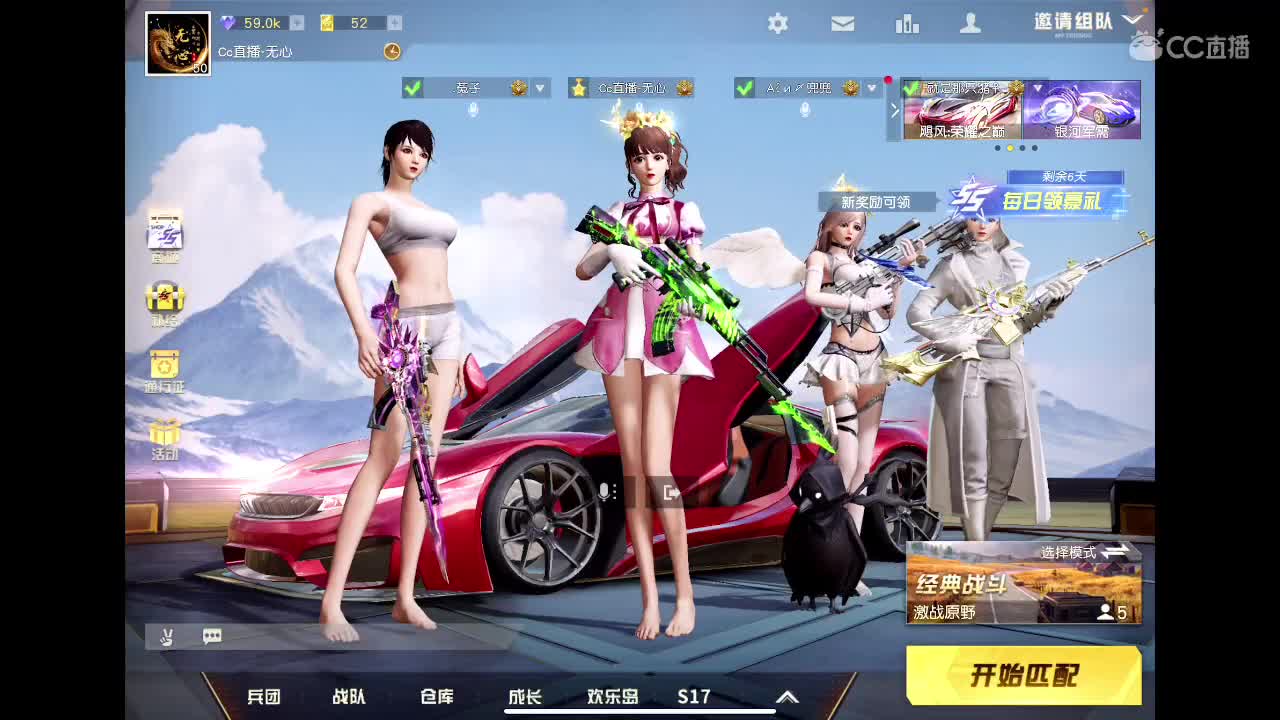This screenshot has width=1280, height=720.
Task: Open the dropdown arrow beside 菟子
Action: (538, 88)
